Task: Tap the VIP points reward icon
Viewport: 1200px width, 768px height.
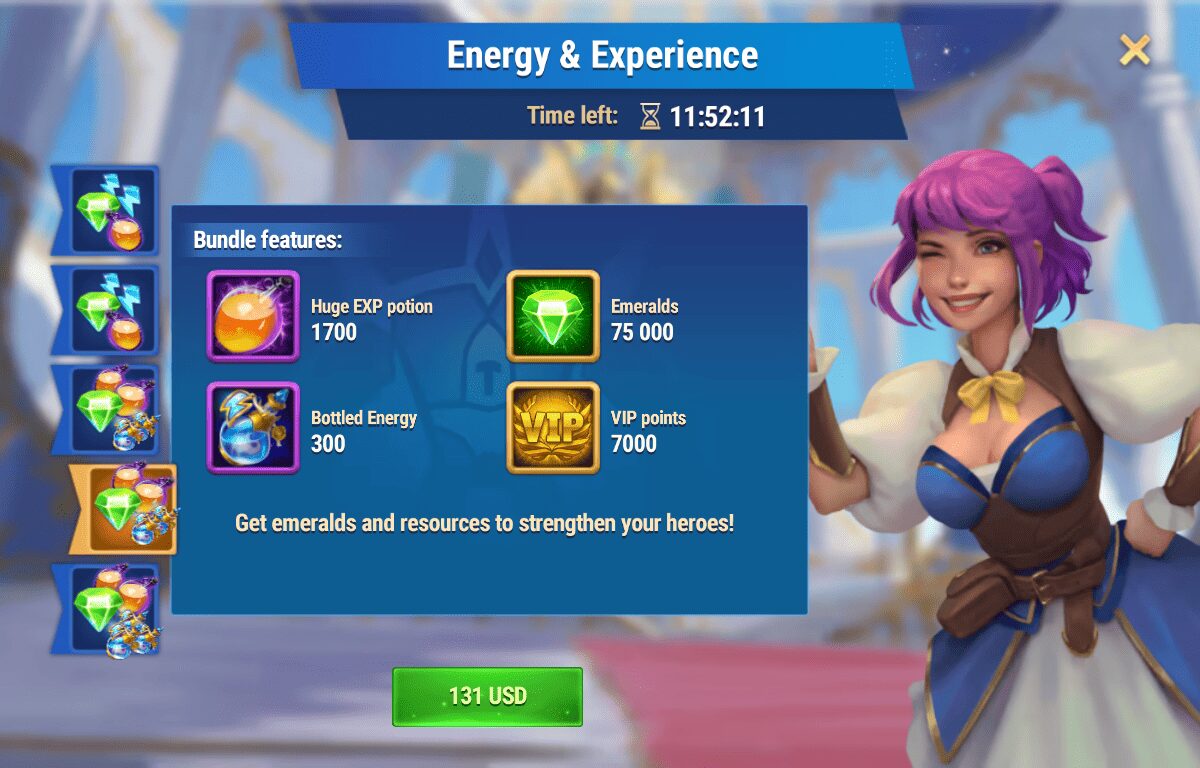Action: point(553,428)
